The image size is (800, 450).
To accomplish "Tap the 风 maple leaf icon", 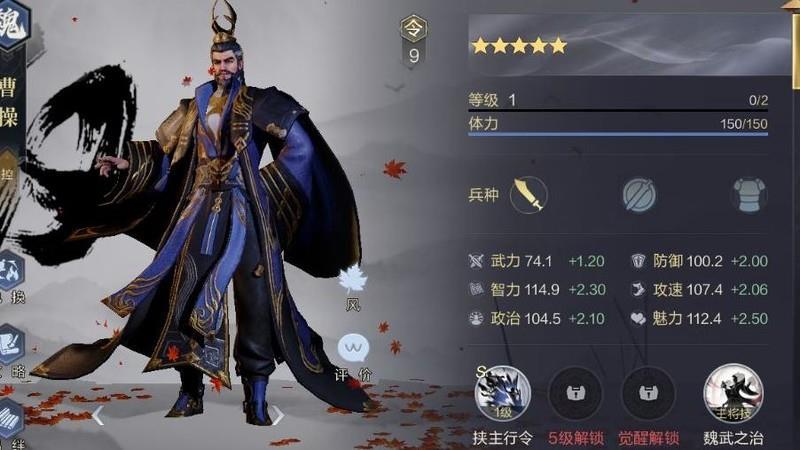I will coord(353,281).
